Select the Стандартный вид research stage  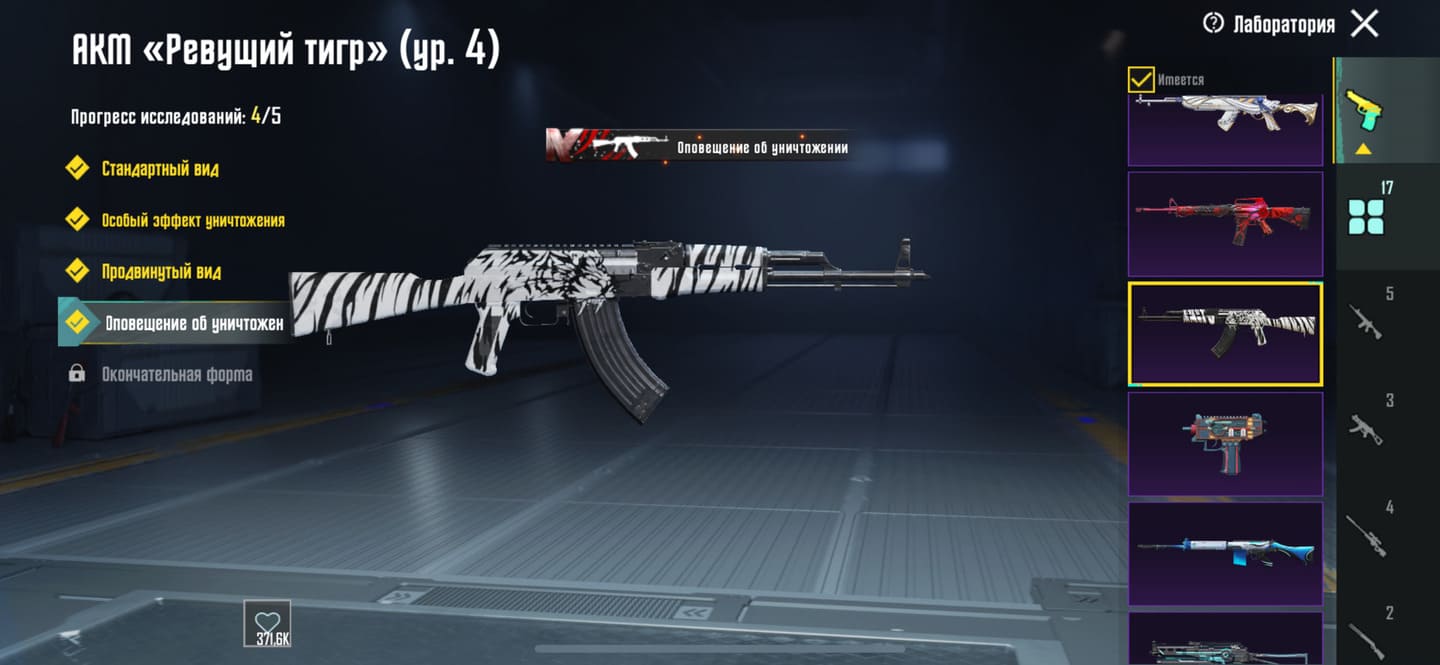[x=160, y=168]
